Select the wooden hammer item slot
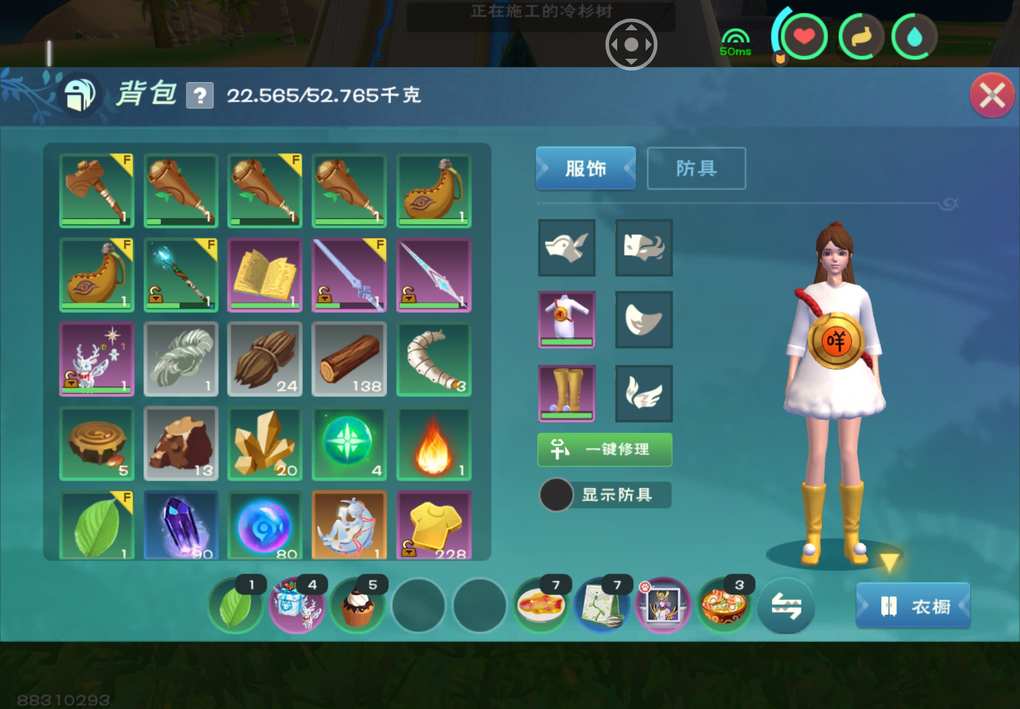Screen dimensions: 1020x709 96,190
